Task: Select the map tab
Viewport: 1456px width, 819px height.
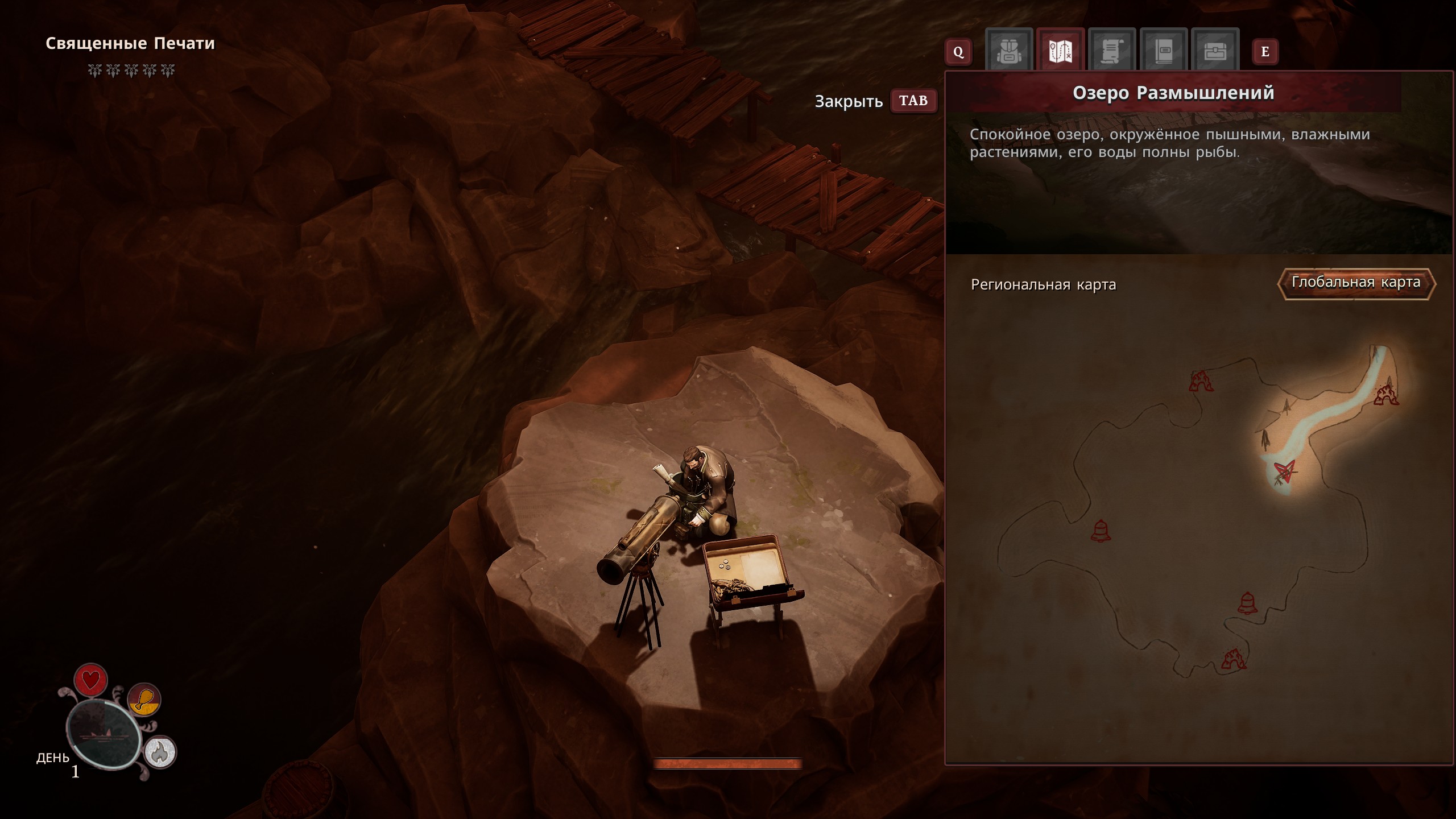Action: 1060,51
